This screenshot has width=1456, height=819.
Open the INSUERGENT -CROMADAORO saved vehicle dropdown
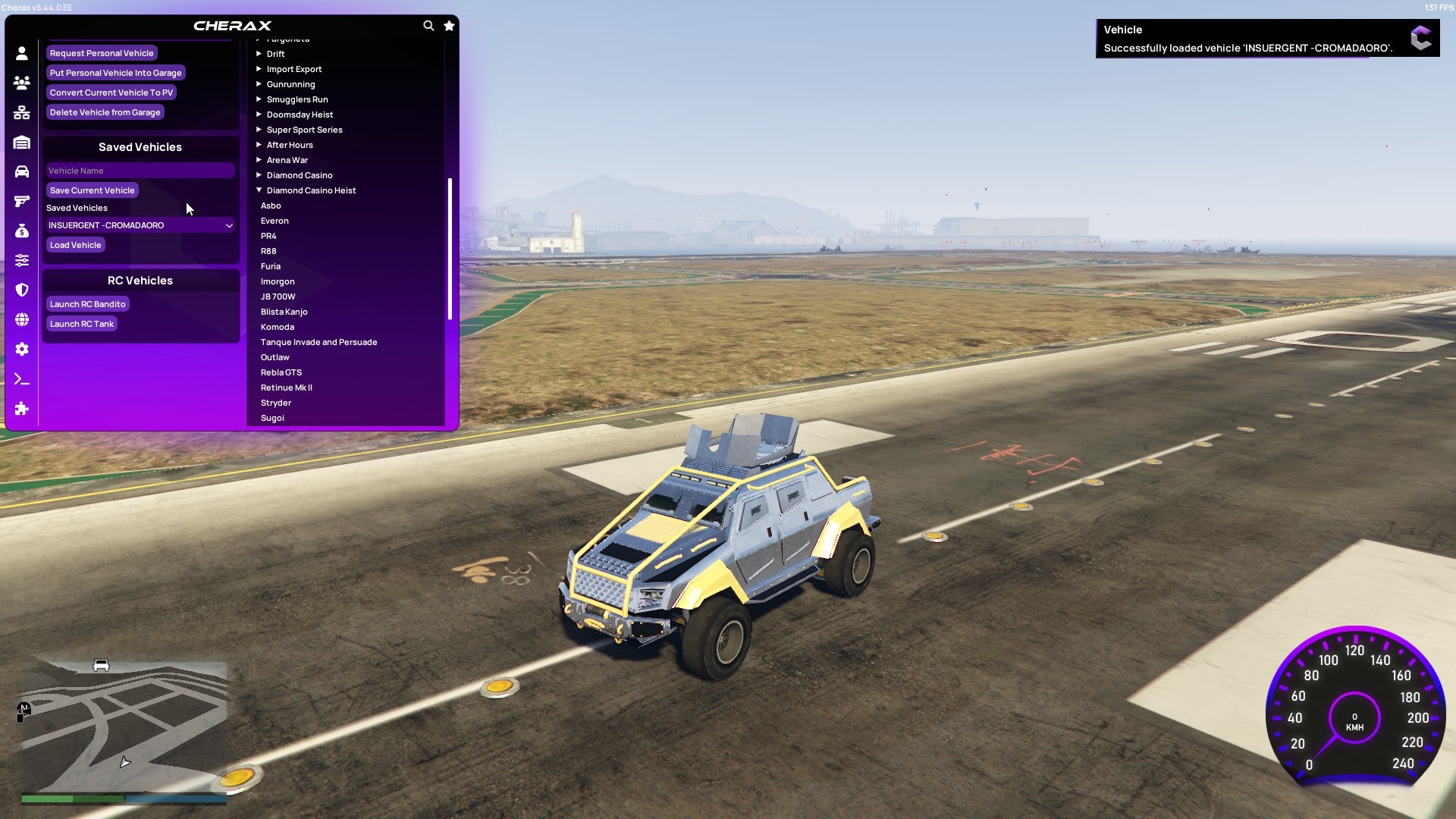pos(140,224)
